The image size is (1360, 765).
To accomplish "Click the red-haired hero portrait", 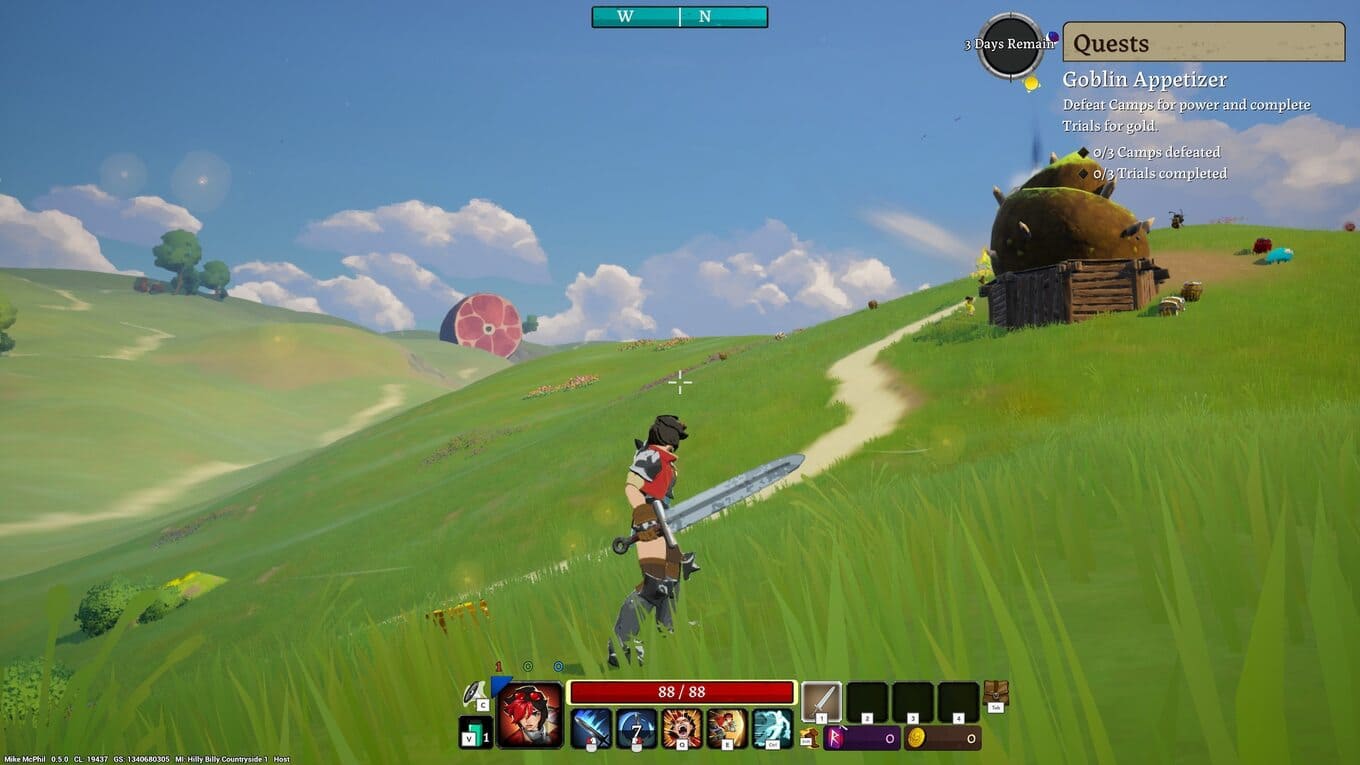I will (530, 714).
